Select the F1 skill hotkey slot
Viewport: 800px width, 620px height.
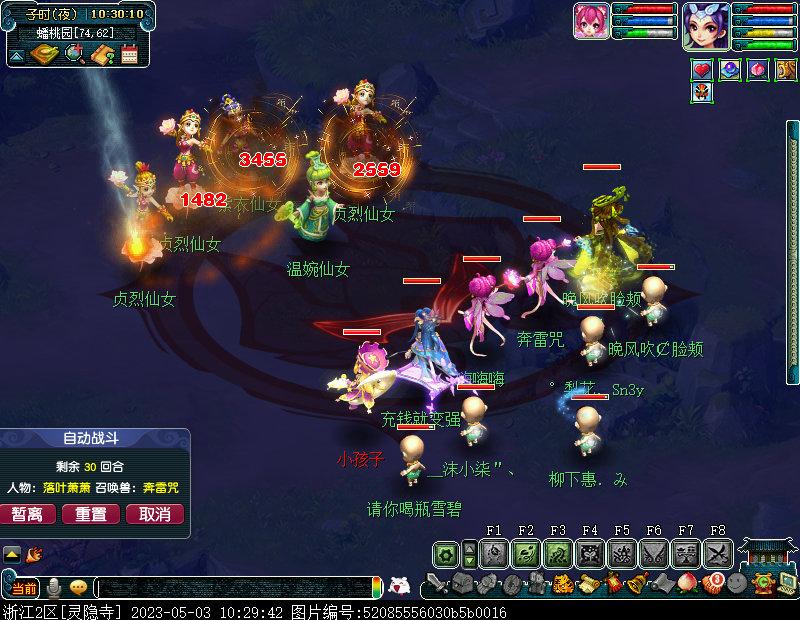pyautogui.click(x=494, y=552)
